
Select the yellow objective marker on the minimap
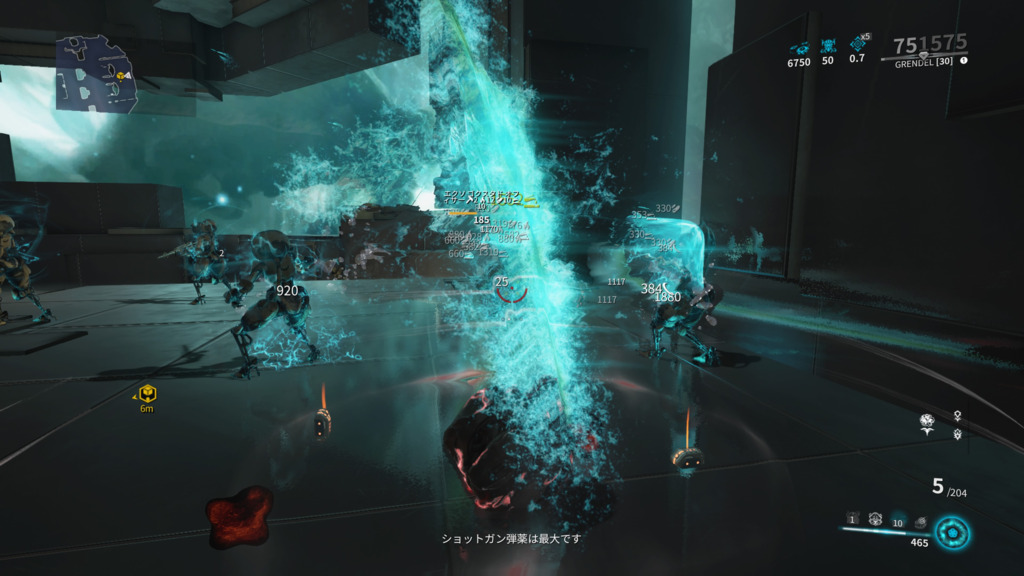[x=120, y=76]
